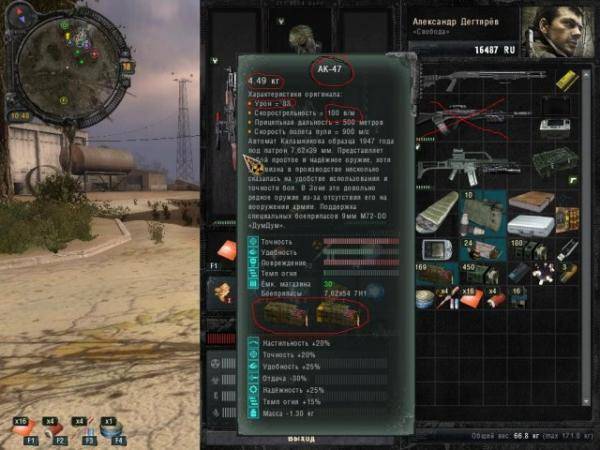The height and width of the screenshot is (450, 600).
Task: Click Alexander Degtyarev's character portrait
Action: pos(560,33)
